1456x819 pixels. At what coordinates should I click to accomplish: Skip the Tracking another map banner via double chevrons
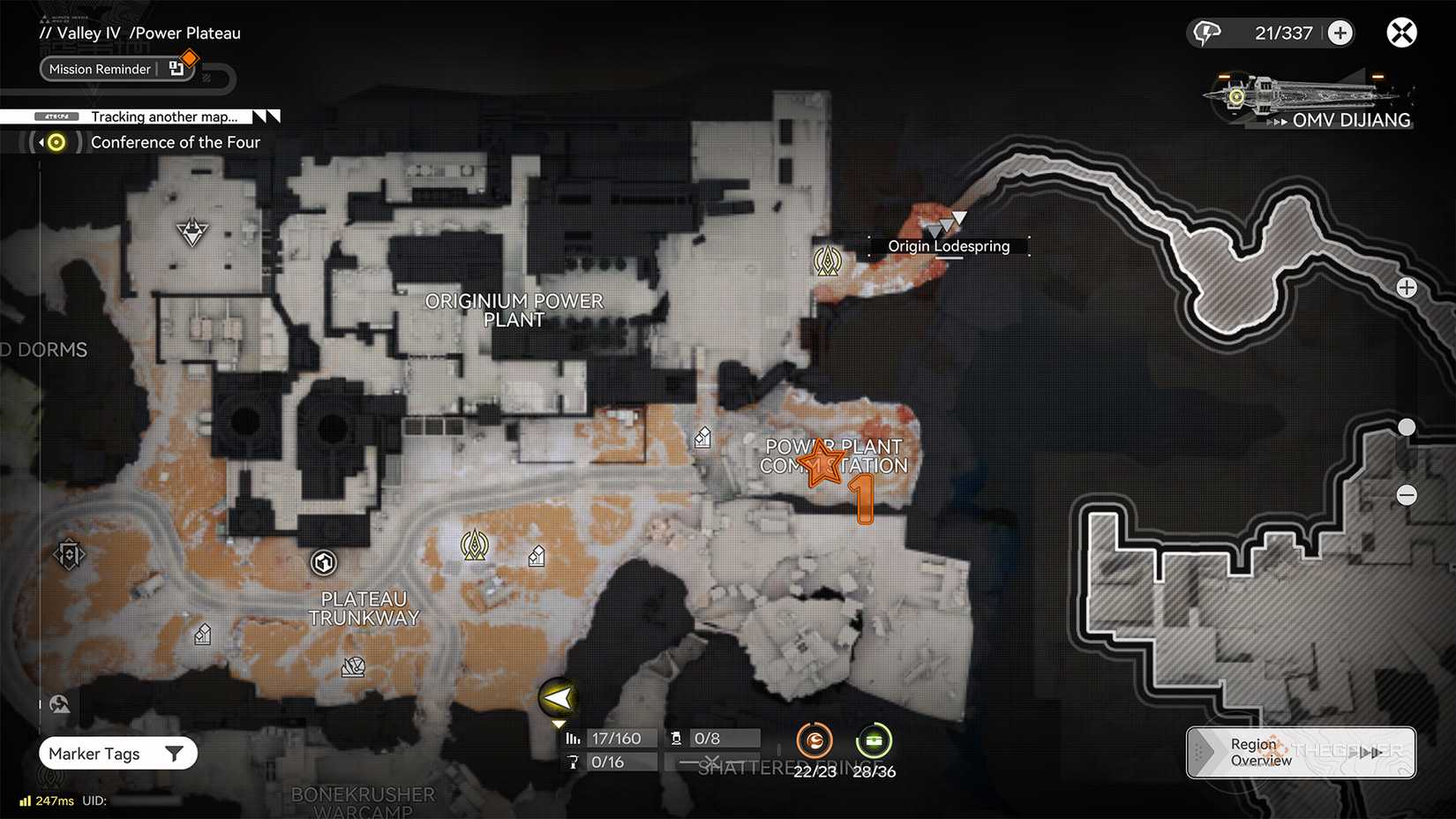(x=264, y=116)
